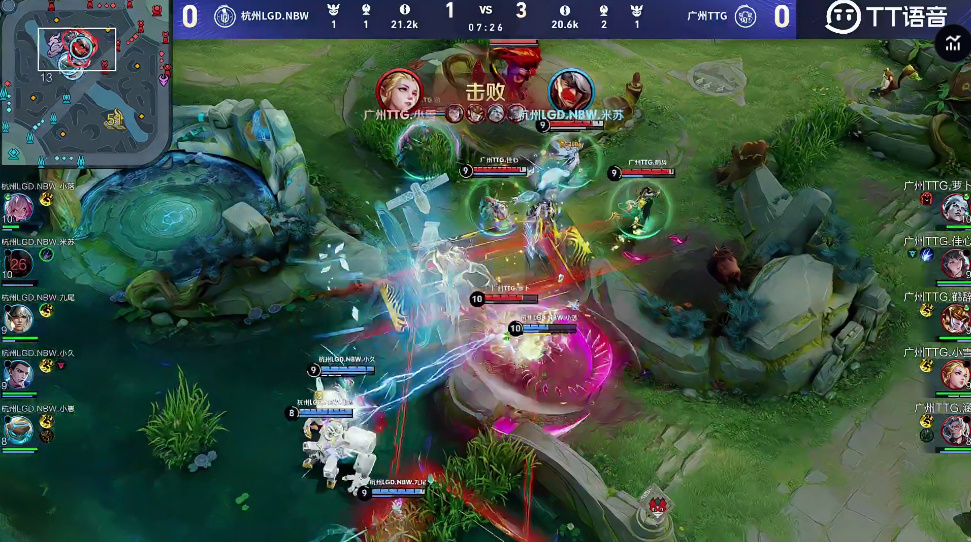Viewport: 971px width, 542px height.
Task: Click the killer portrait in the 击败 banner
Action: pyautogui.click(x=399, y=92)
